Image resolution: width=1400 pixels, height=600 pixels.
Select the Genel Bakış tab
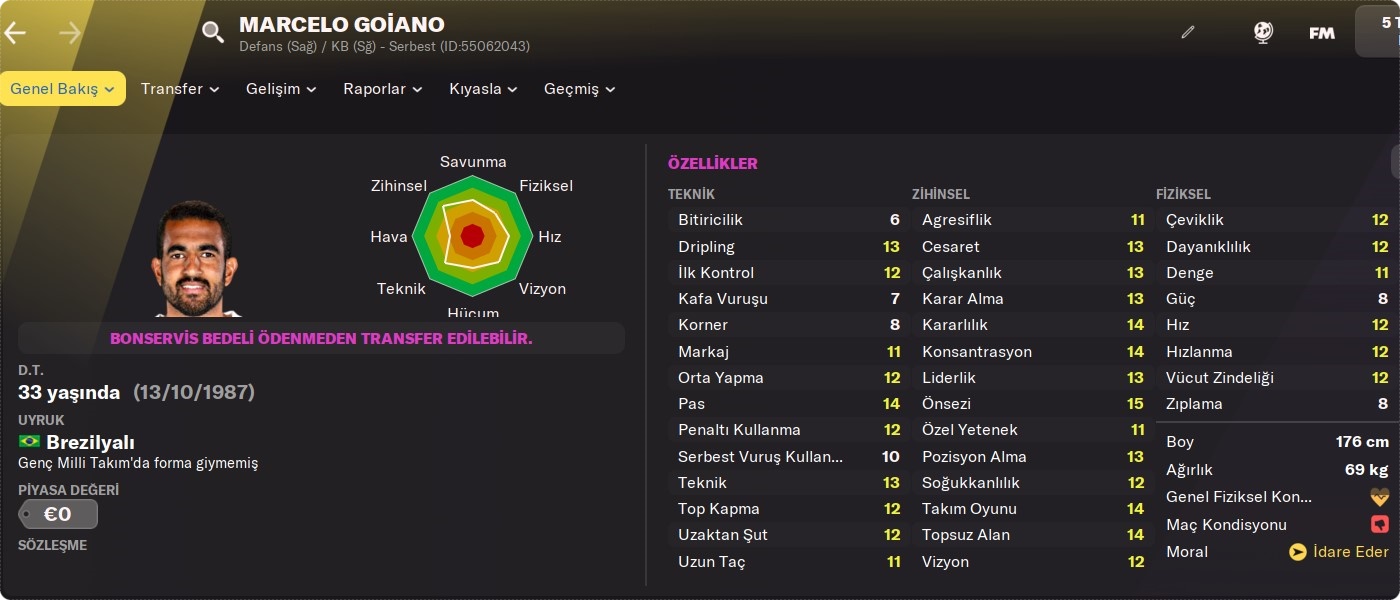[x=62, y=89]
